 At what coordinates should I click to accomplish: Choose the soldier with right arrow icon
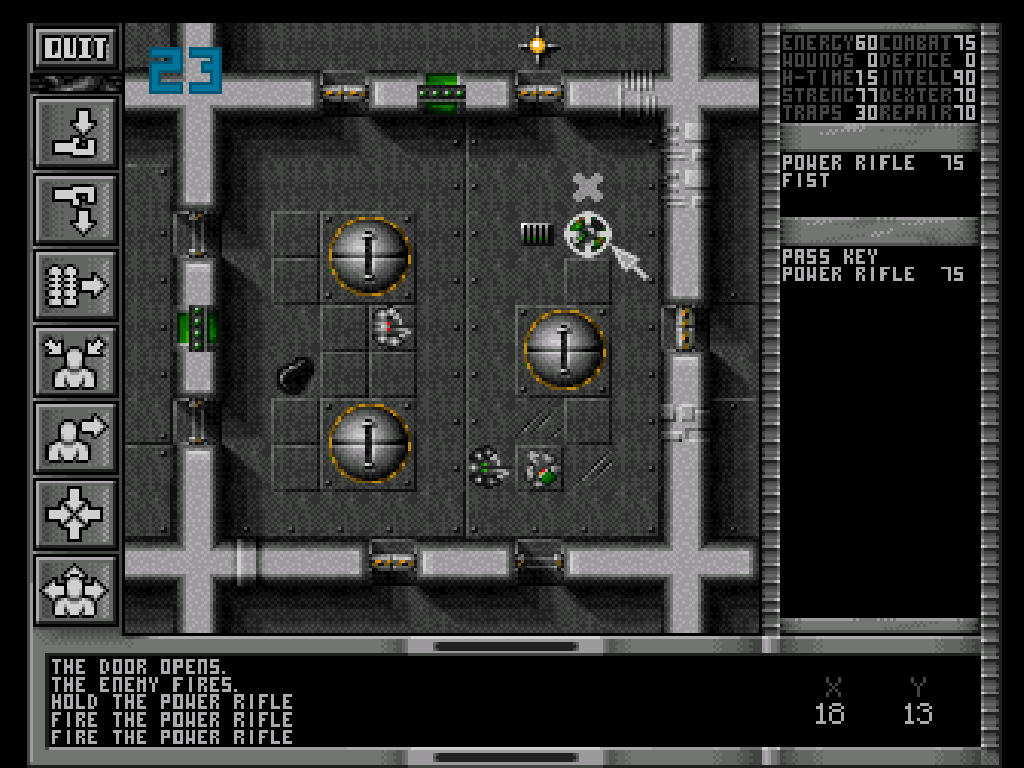point(76,438)
